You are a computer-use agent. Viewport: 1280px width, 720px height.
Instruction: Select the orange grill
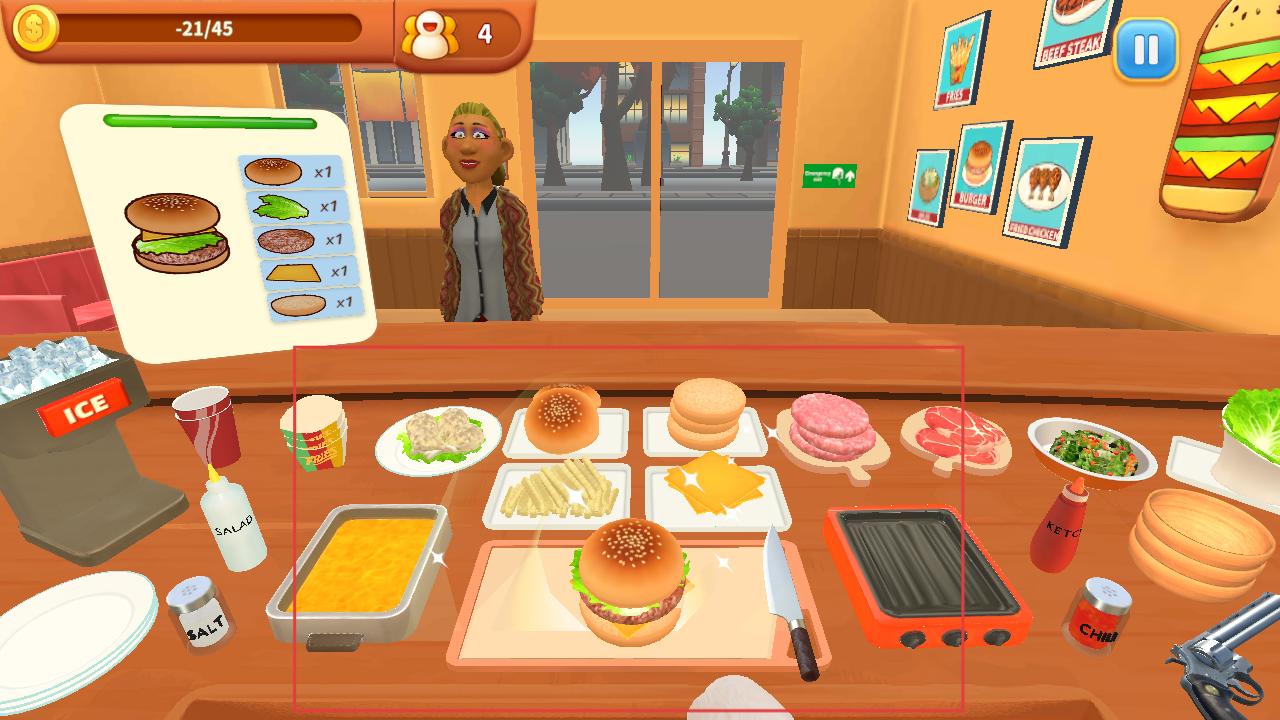click(923, 574)
